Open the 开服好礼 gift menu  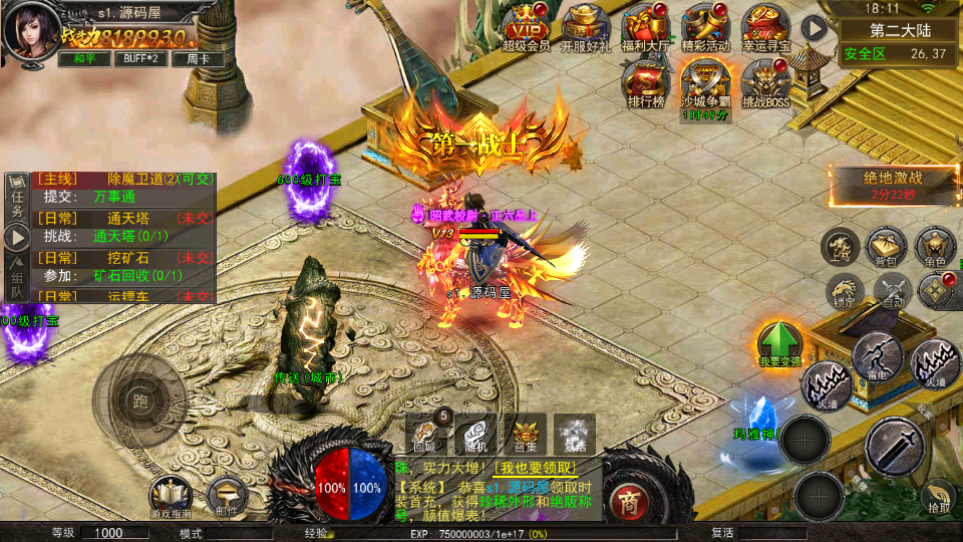click(586, 25)
